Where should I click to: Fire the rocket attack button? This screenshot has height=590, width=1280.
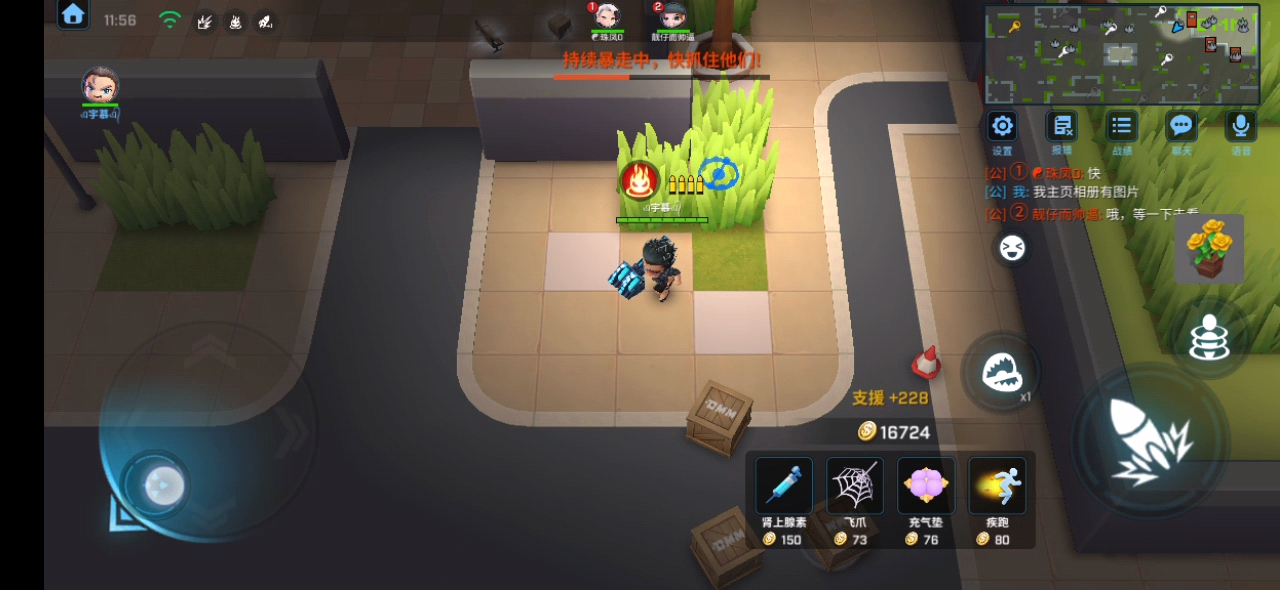(1150, 441)
